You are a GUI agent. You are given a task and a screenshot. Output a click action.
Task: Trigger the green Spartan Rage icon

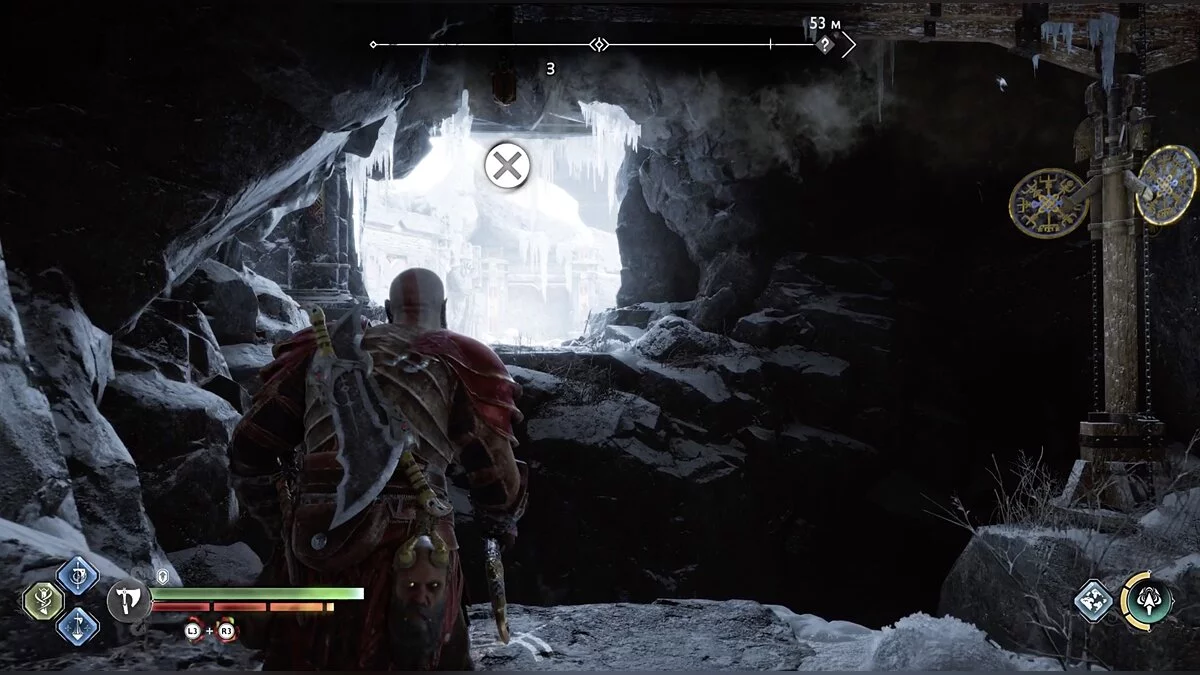click(x=1146, y=600)
